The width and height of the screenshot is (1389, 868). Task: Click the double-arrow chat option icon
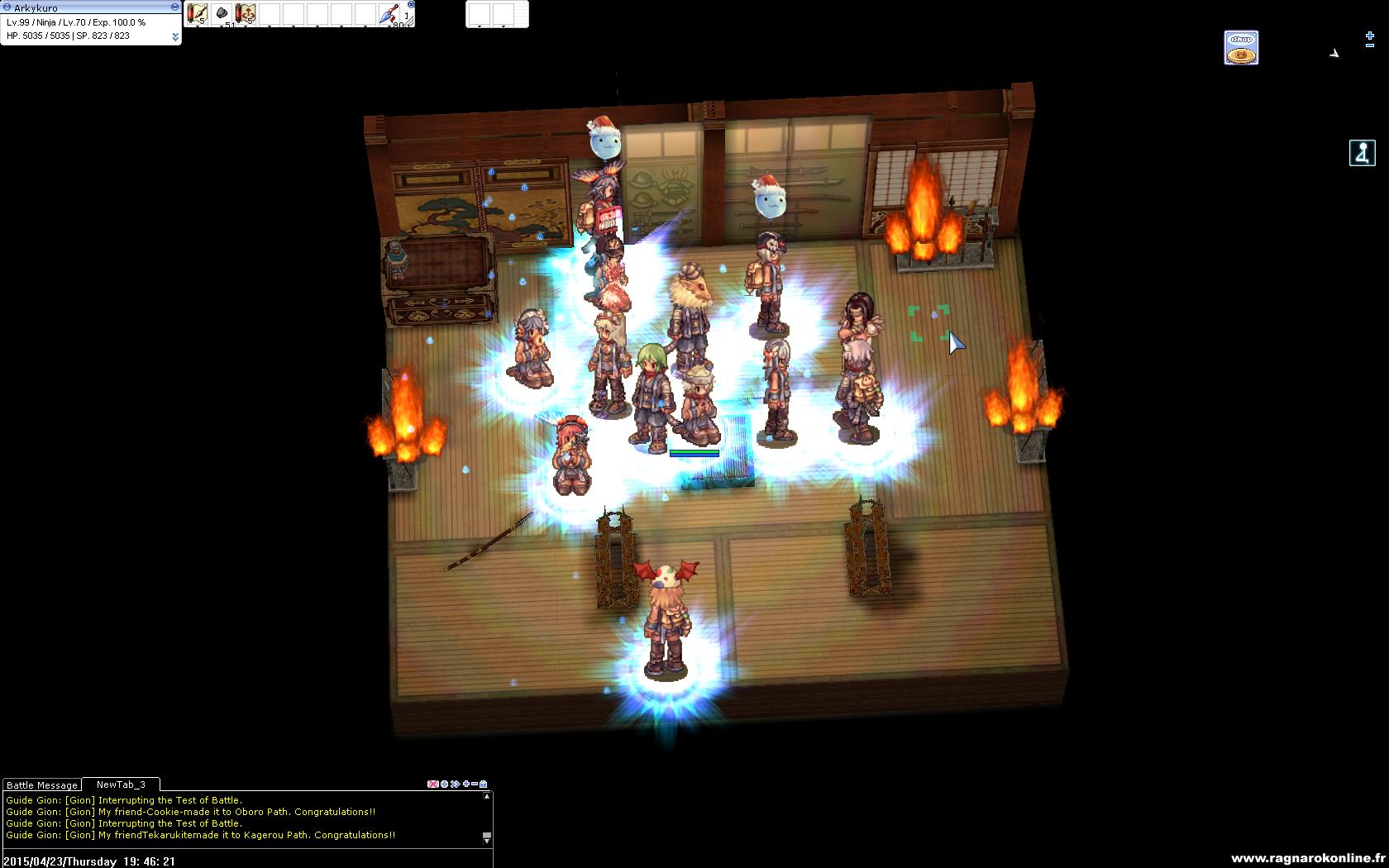pyautogui.click(x=455, y=784)
